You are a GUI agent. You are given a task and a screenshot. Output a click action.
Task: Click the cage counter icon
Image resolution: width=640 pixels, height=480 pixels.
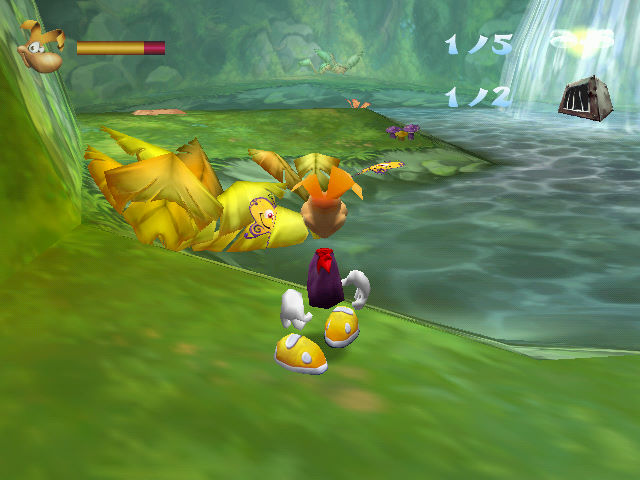coord(584,99)
